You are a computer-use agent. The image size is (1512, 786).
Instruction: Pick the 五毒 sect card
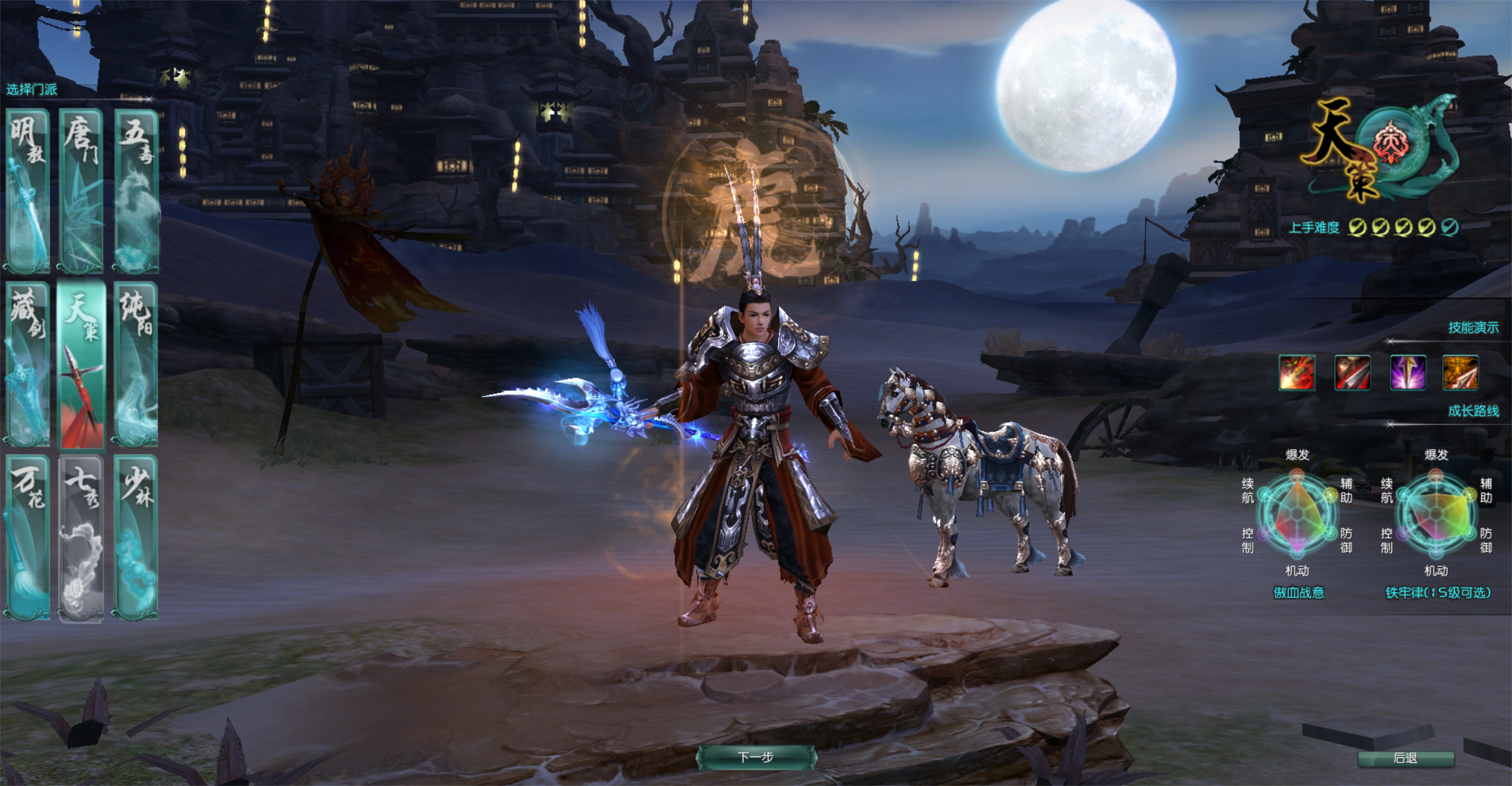tap(136, 190)
